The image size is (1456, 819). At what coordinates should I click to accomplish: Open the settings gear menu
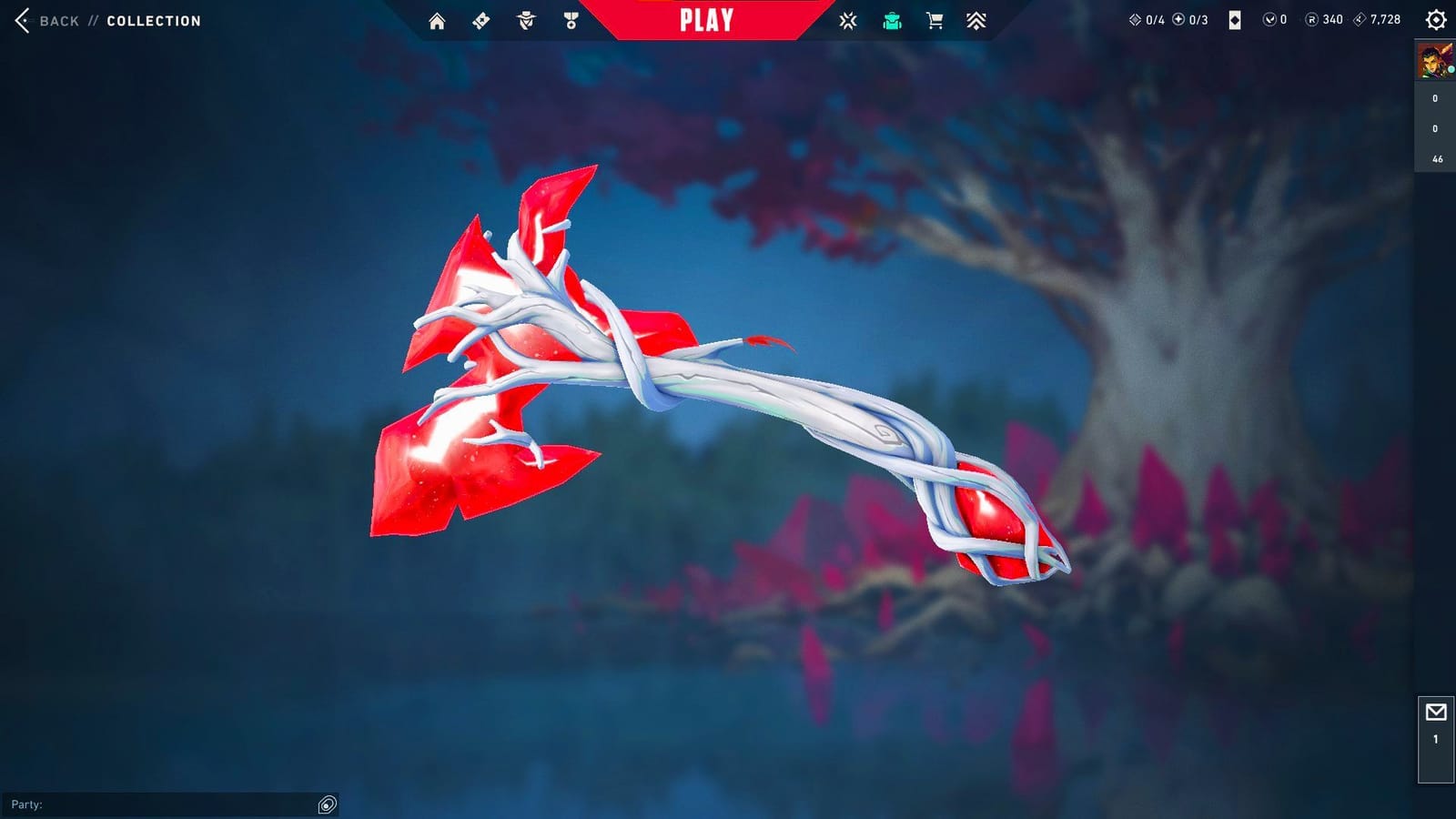[x=1434, y=18]
